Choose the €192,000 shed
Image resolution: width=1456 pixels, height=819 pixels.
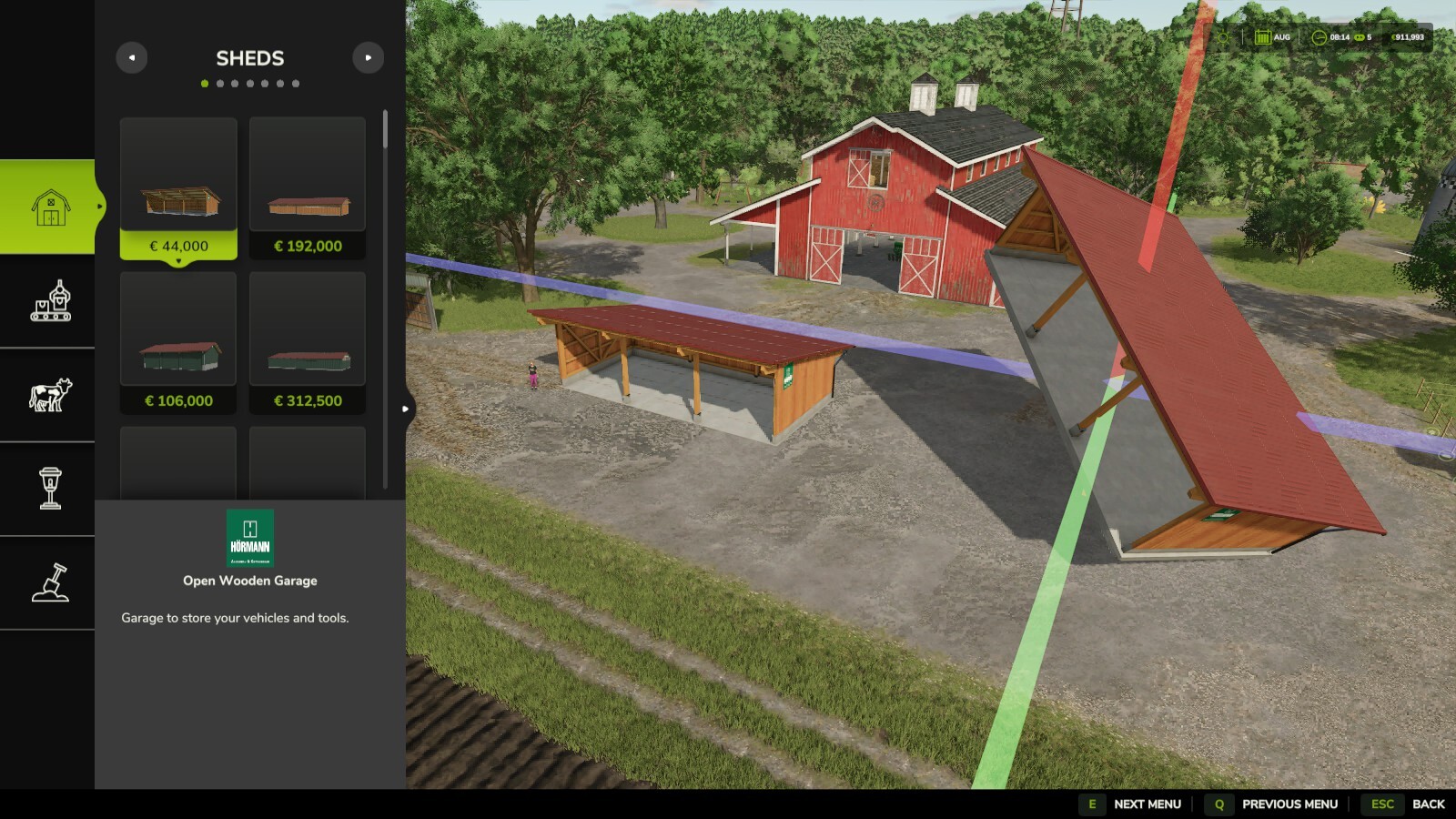coord(308,187)
